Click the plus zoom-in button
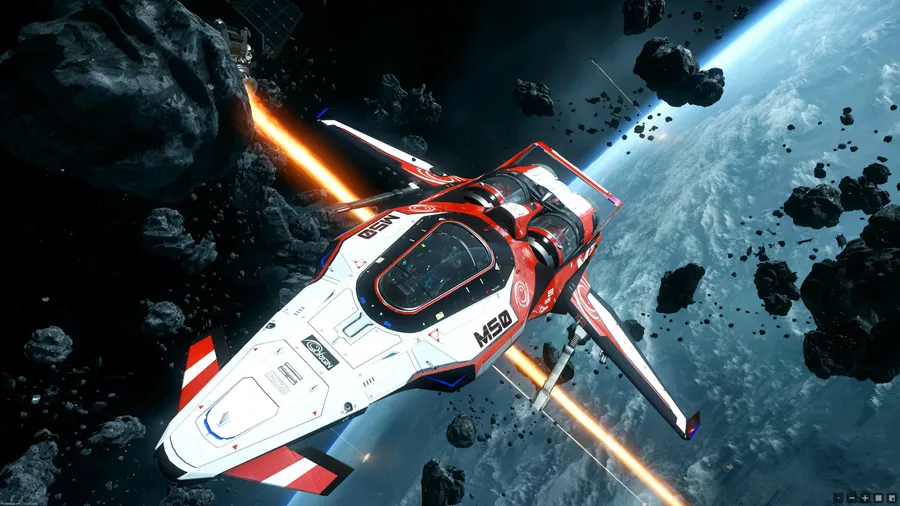 864,497
